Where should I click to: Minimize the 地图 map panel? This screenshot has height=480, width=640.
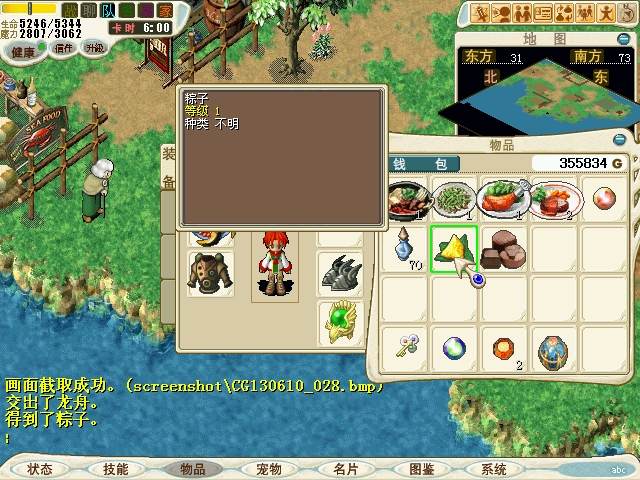point(621,40)
